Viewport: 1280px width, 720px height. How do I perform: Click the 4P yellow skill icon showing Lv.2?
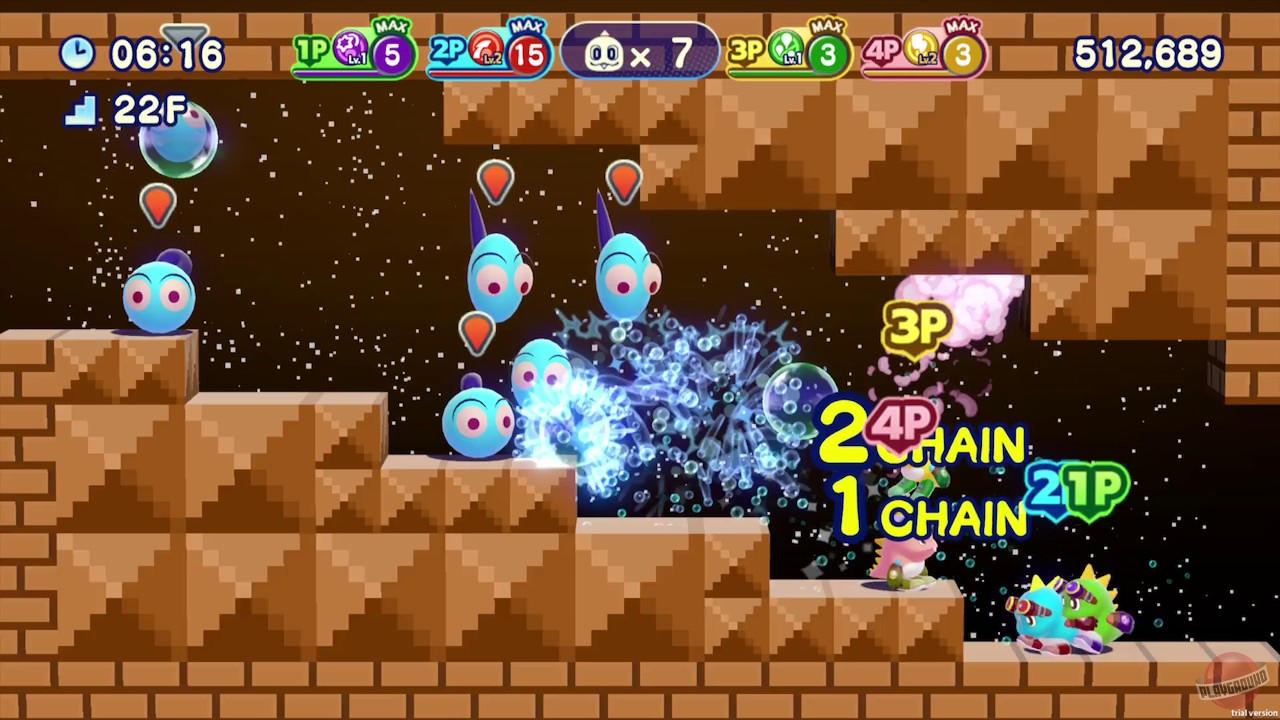[920, 48]
